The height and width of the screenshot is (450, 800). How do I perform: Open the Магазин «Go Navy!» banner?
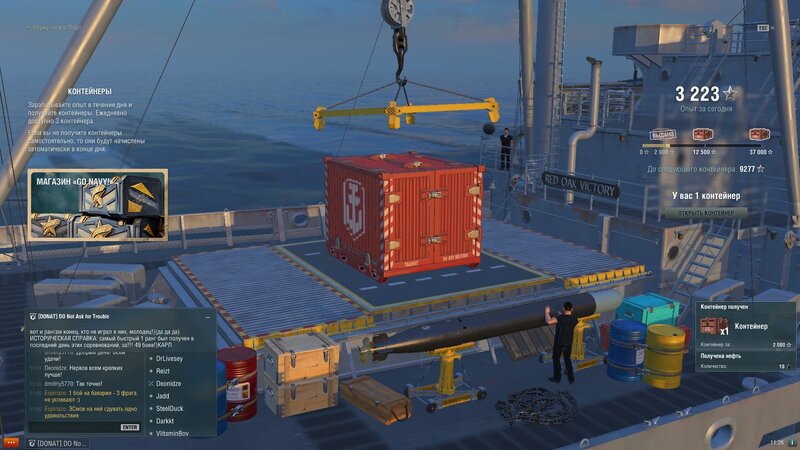(97, 205)
